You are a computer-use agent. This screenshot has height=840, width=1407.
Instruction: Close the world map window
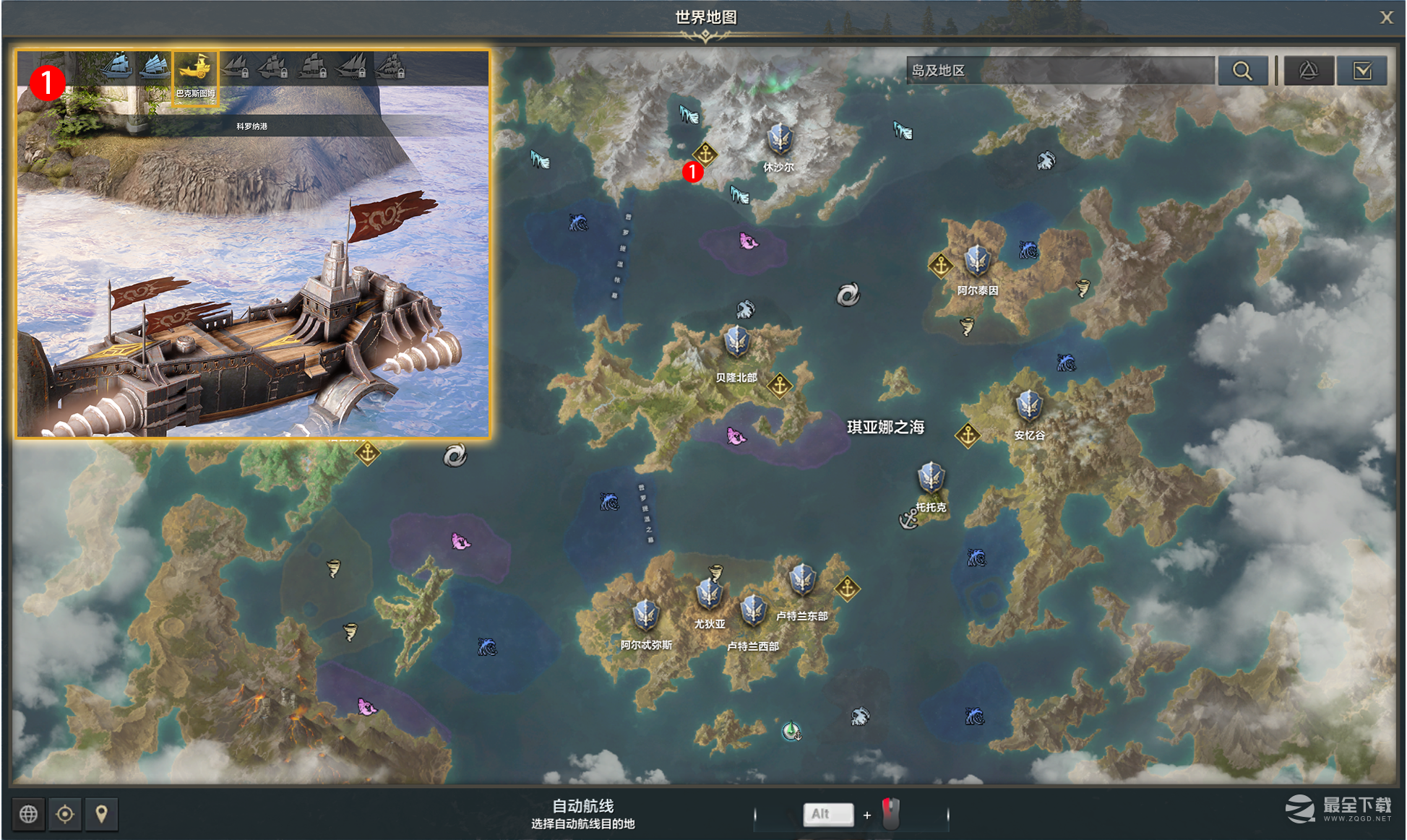(1385, 17)
